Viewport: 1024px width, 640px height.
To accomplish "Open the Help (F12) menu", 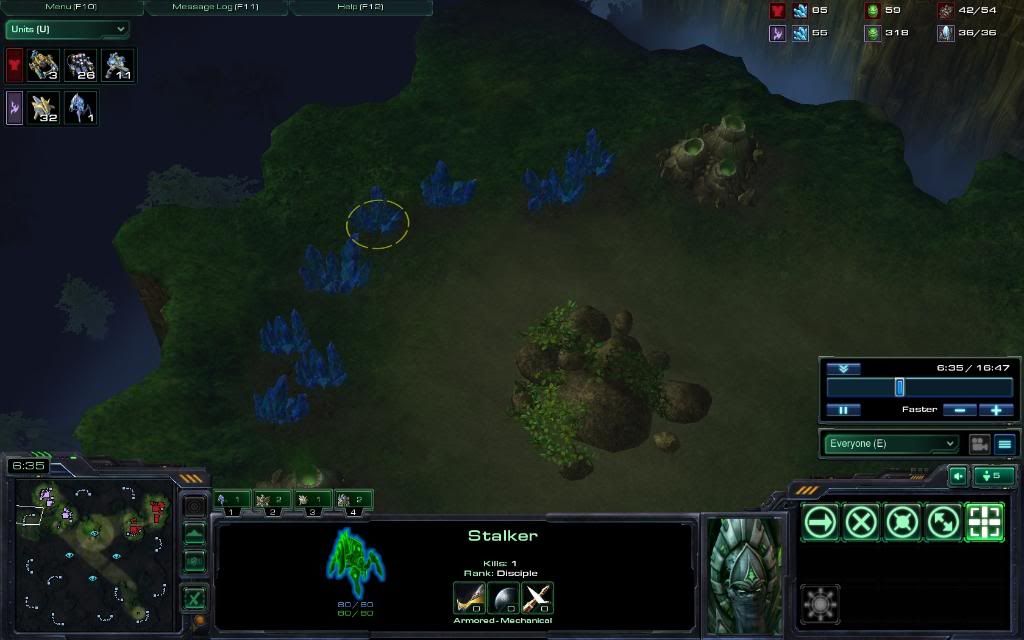I will pyautogui.click(x=360, y=7).
